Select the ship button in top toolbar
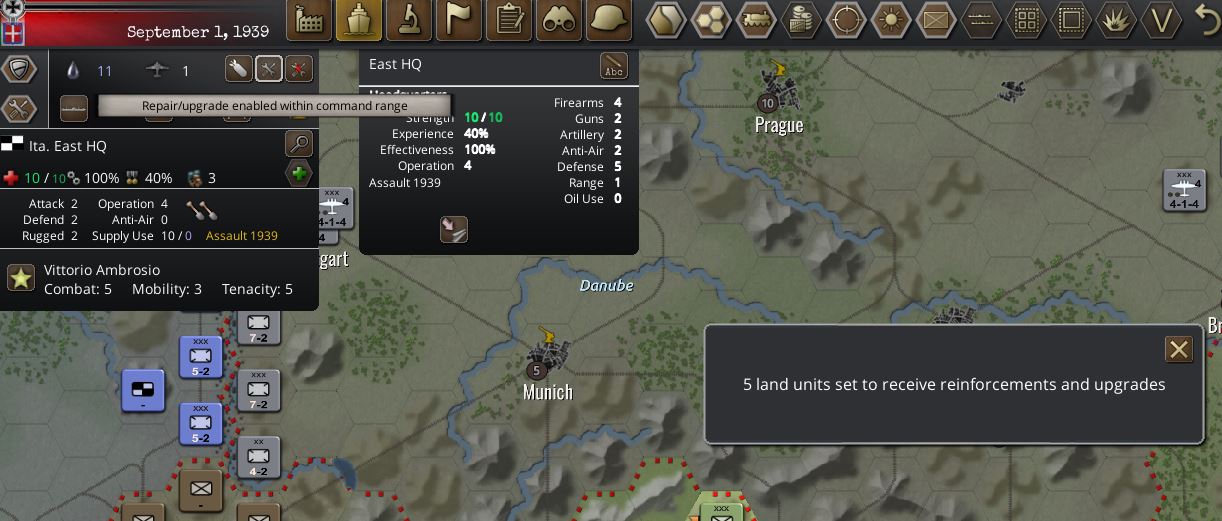Image resolution: width=1222 pixels, height=521 pixels. 359,20
